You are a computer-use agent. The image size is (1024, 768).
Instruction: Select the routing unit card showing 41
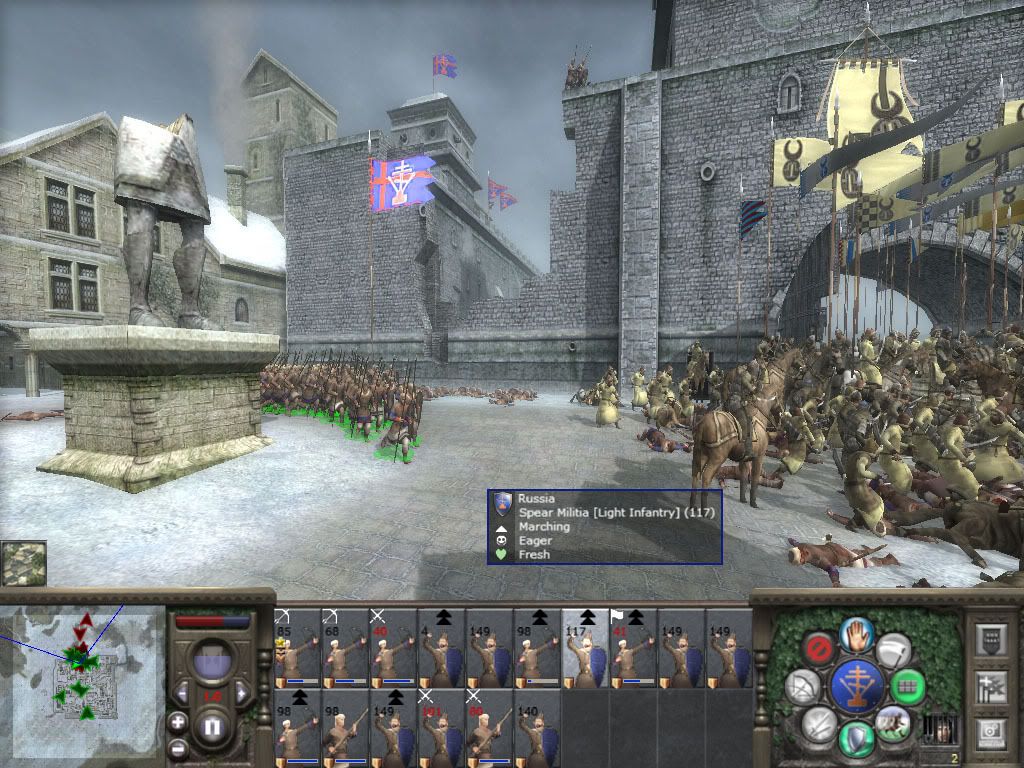(633, 647)
